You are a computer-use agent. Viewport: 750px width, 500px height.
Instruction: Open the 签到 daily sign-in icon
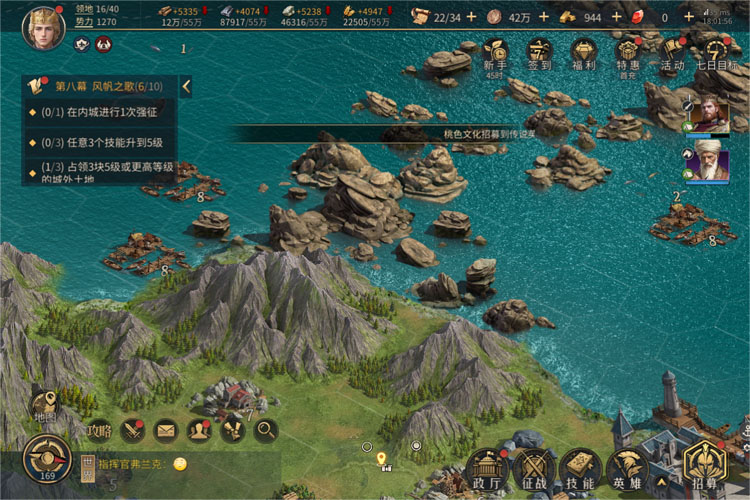click(540, 53)
